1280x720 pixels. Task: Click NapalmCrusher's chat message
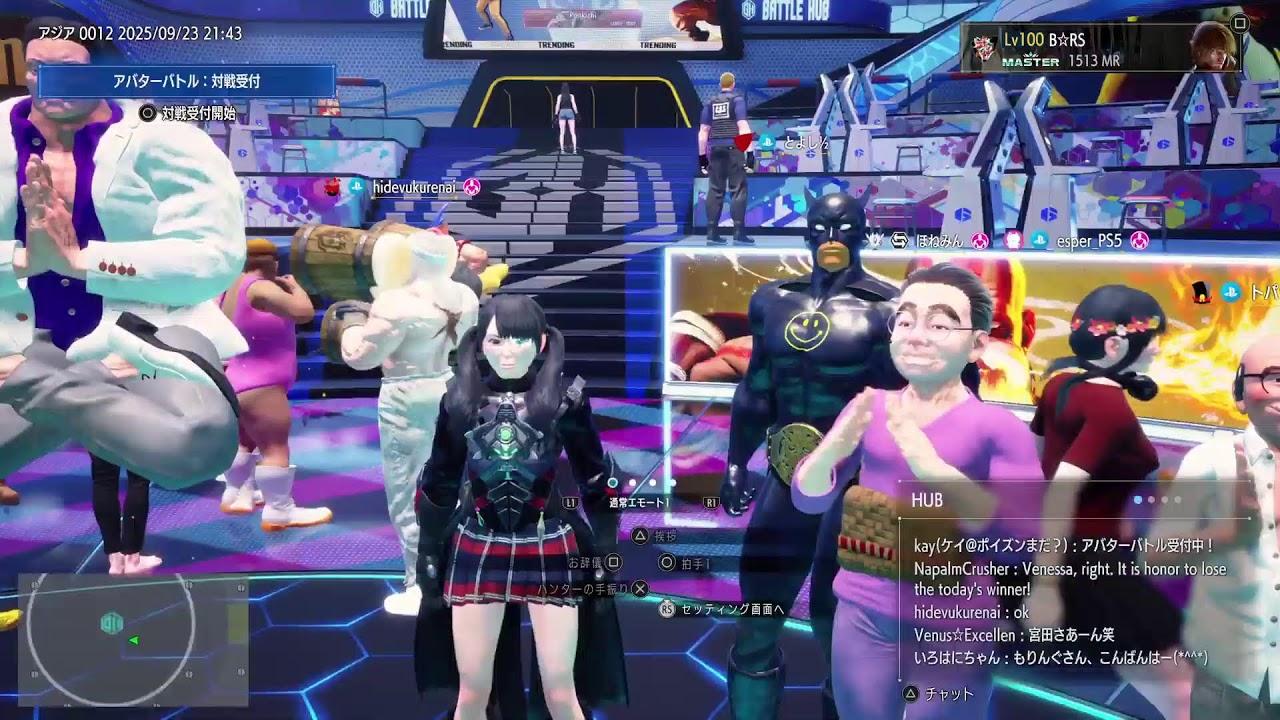point(1068,579)
